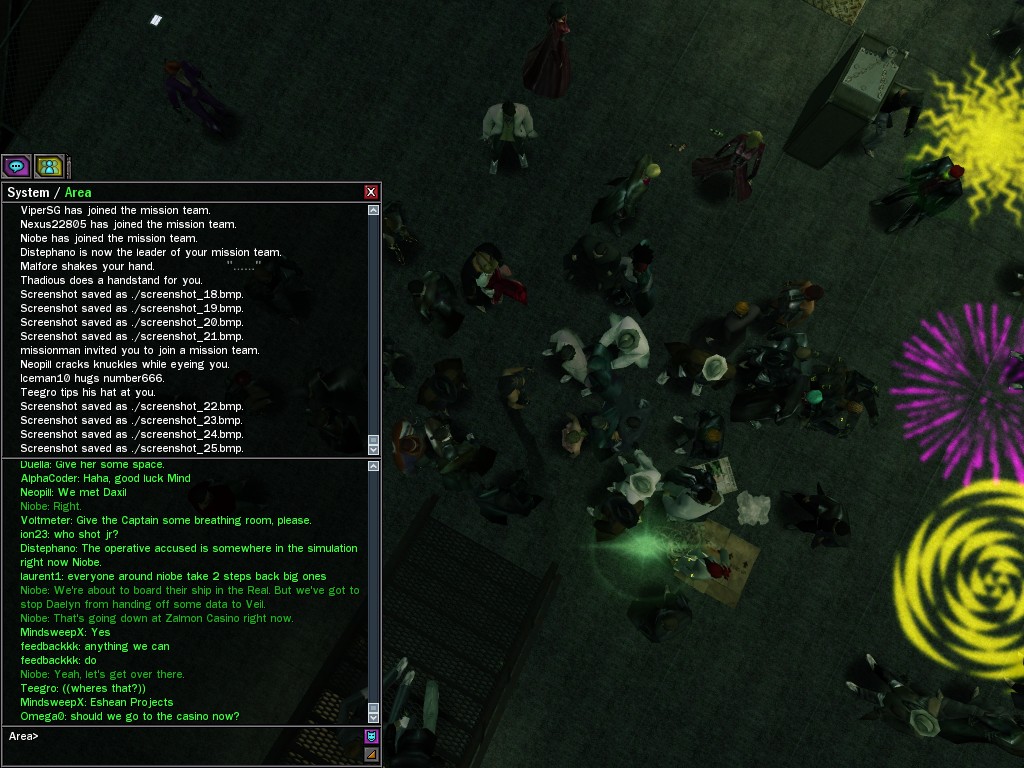This screenshot has height=768, width=1024.
Task: Click the System log scroll-up arrow
Action: click(x=374, y=210)
